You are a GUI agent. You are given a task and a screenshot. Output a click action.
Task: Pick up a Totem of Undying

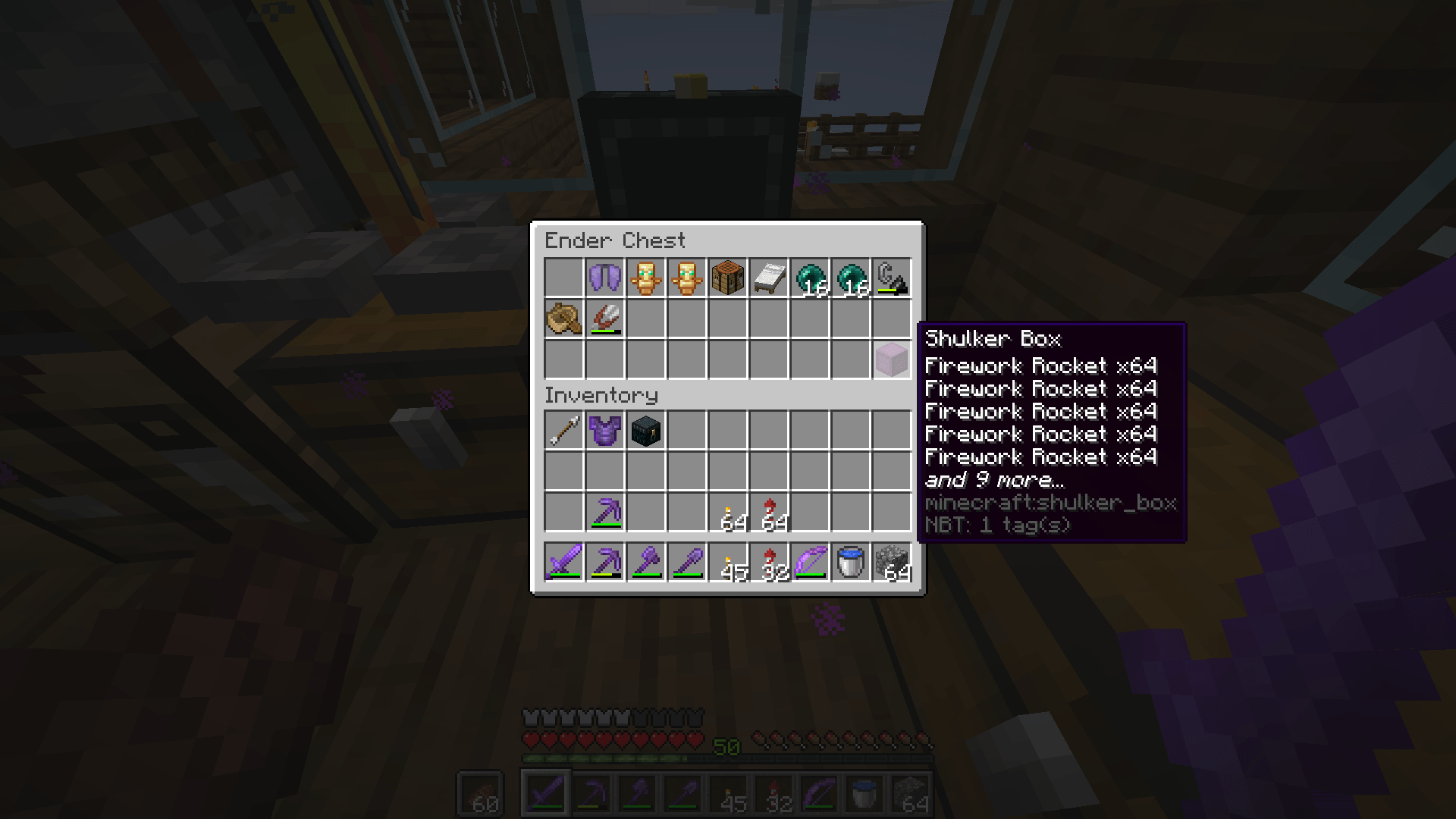[x=645, y=278]
